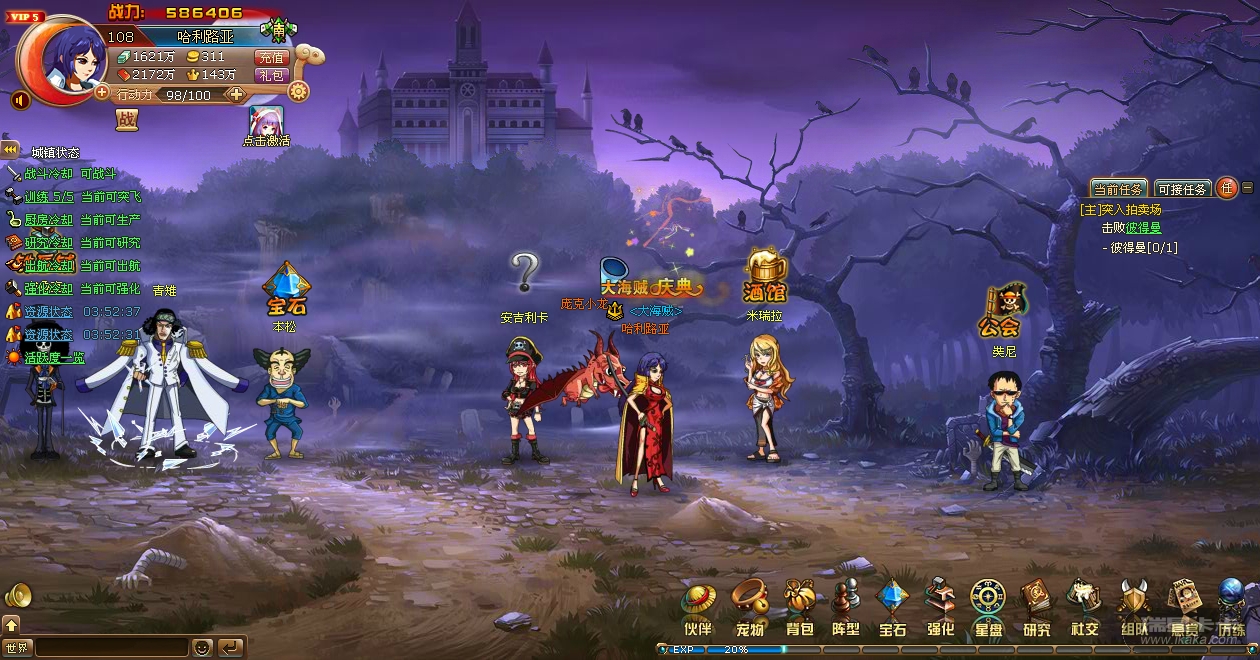Image resolution: width=1260 pixels, height=660 pixels.
Task: Open the 社交 social menu
Action: coord(1084,606)
